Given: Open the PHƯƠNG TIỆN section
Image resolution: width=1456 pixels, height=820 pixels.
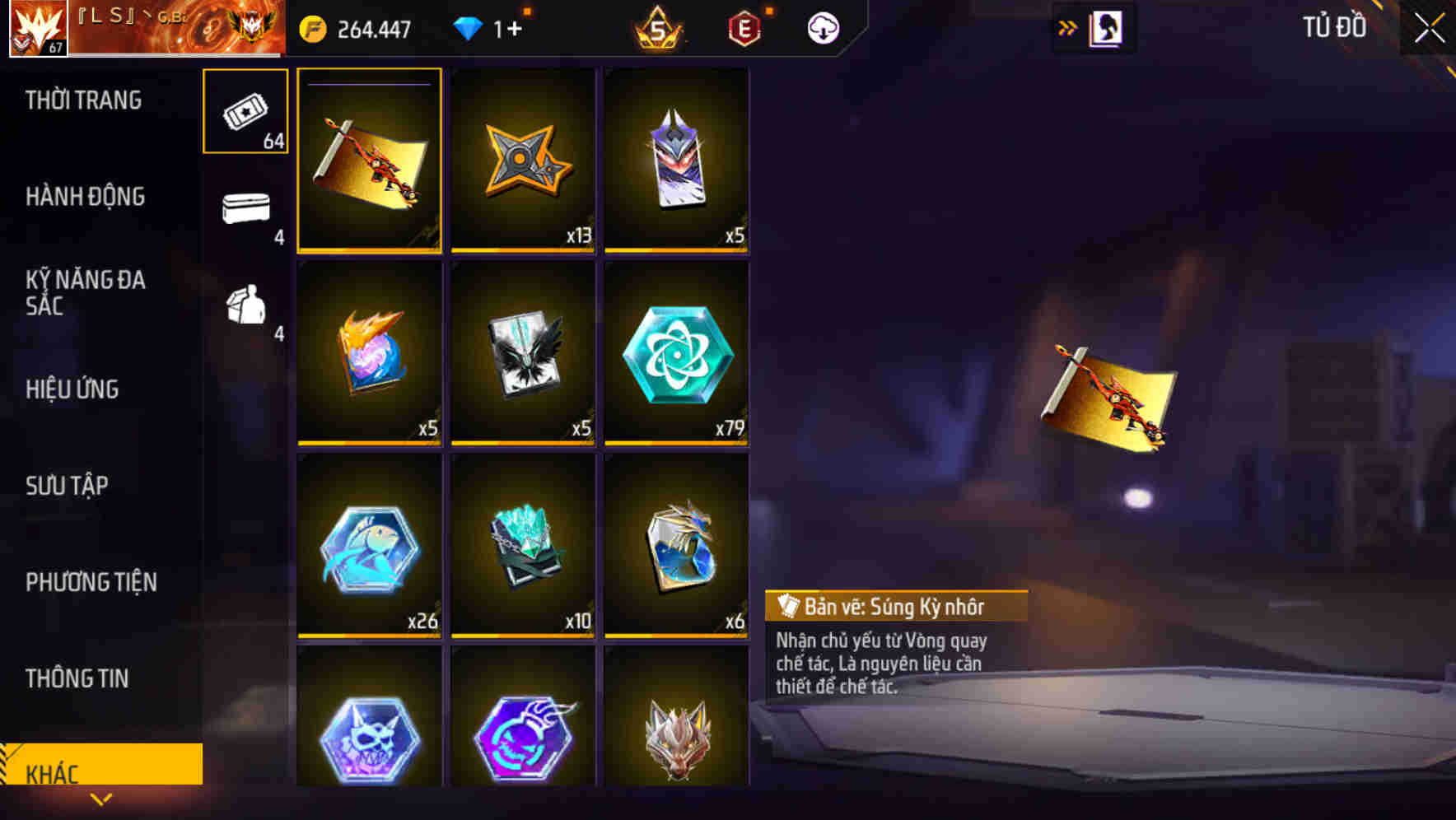Looking at the screenshot, I should (x=91, y=582).
